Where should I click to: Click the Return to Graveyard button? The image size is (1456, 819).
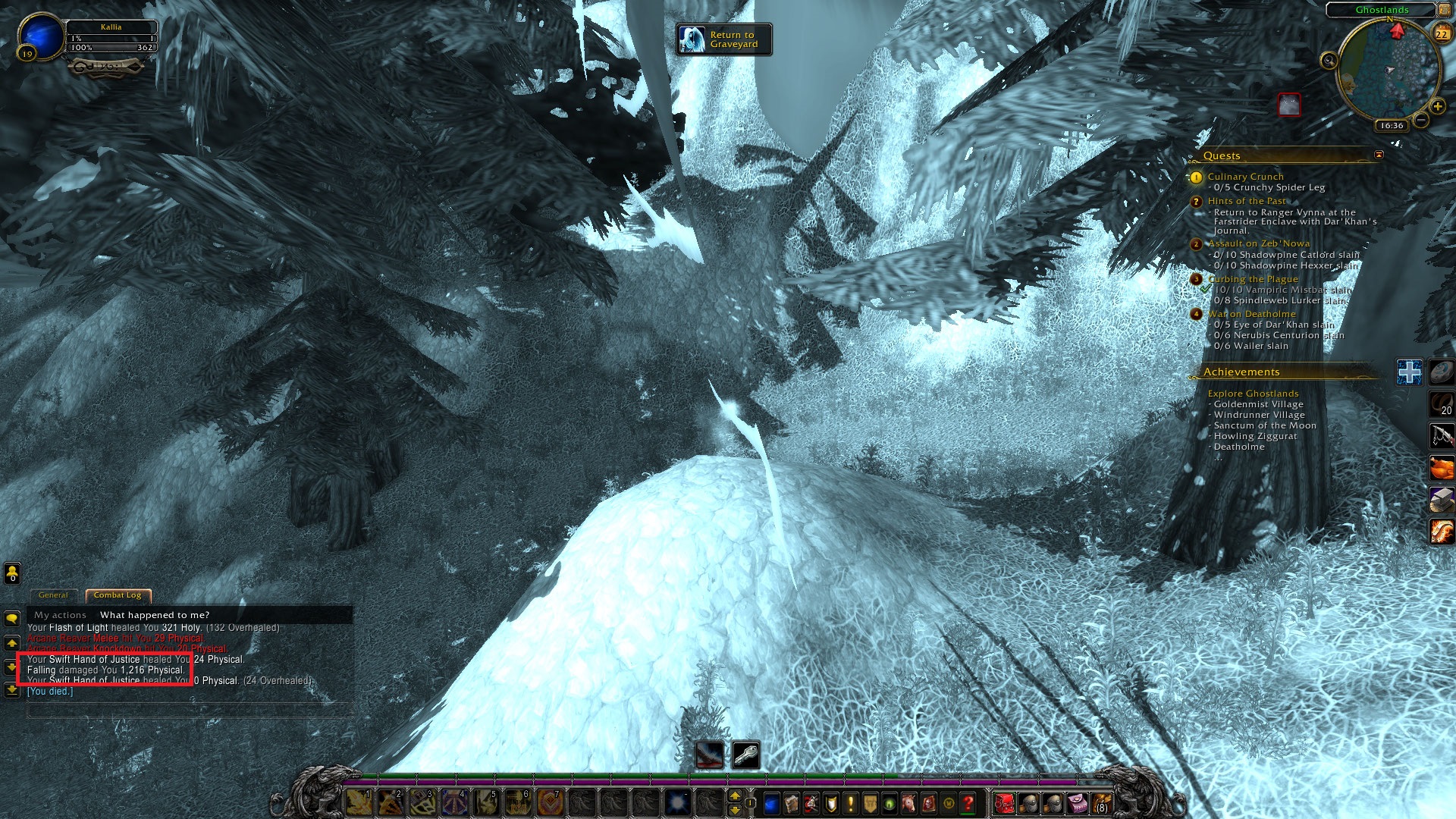point(724,39)
